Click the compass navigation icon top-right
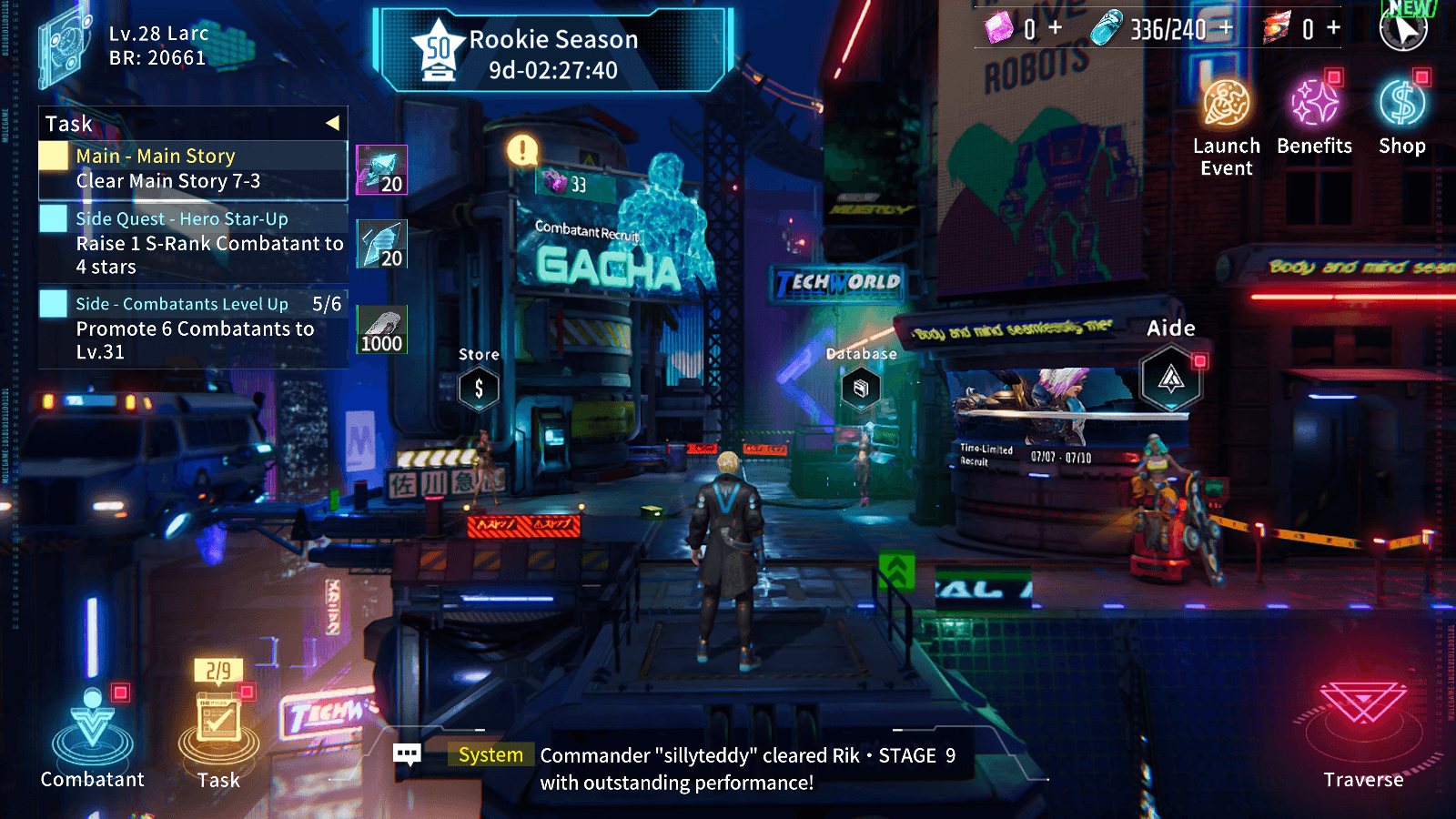The image size is (1456, 819). 1404,28
